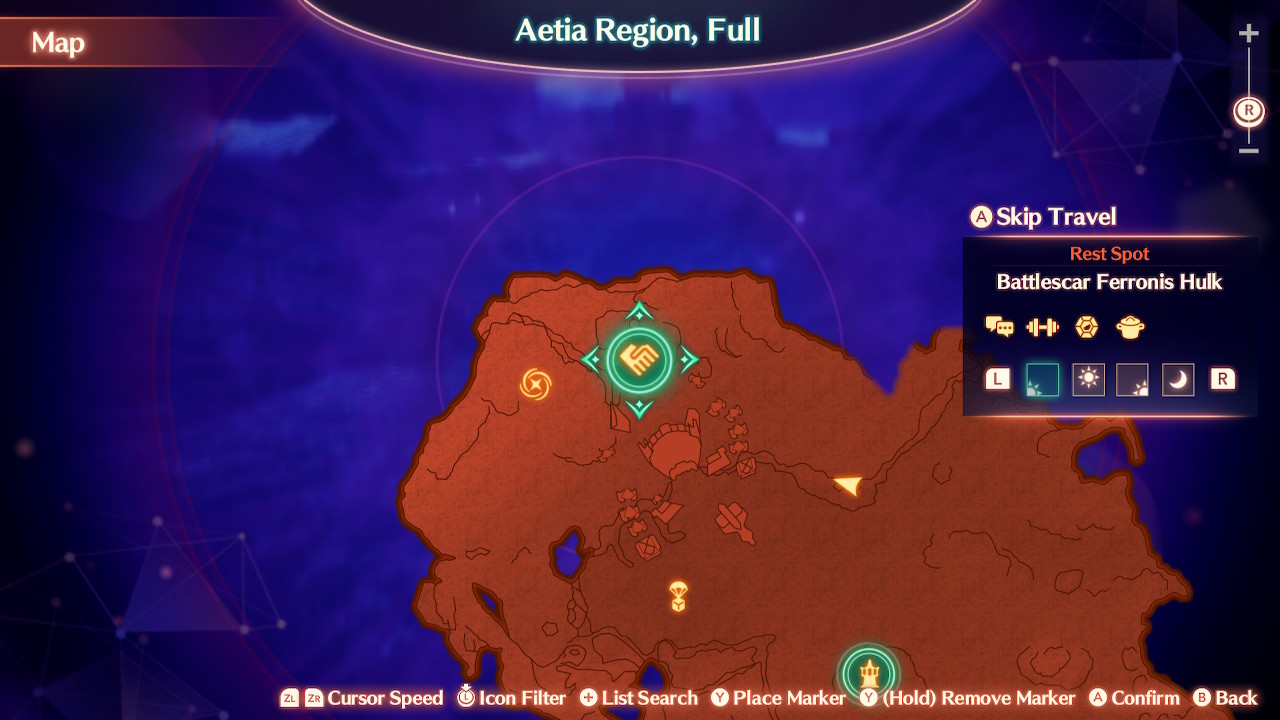
Task: Toggle the noon sun time-of-day option
Action: click(1088, 379)
